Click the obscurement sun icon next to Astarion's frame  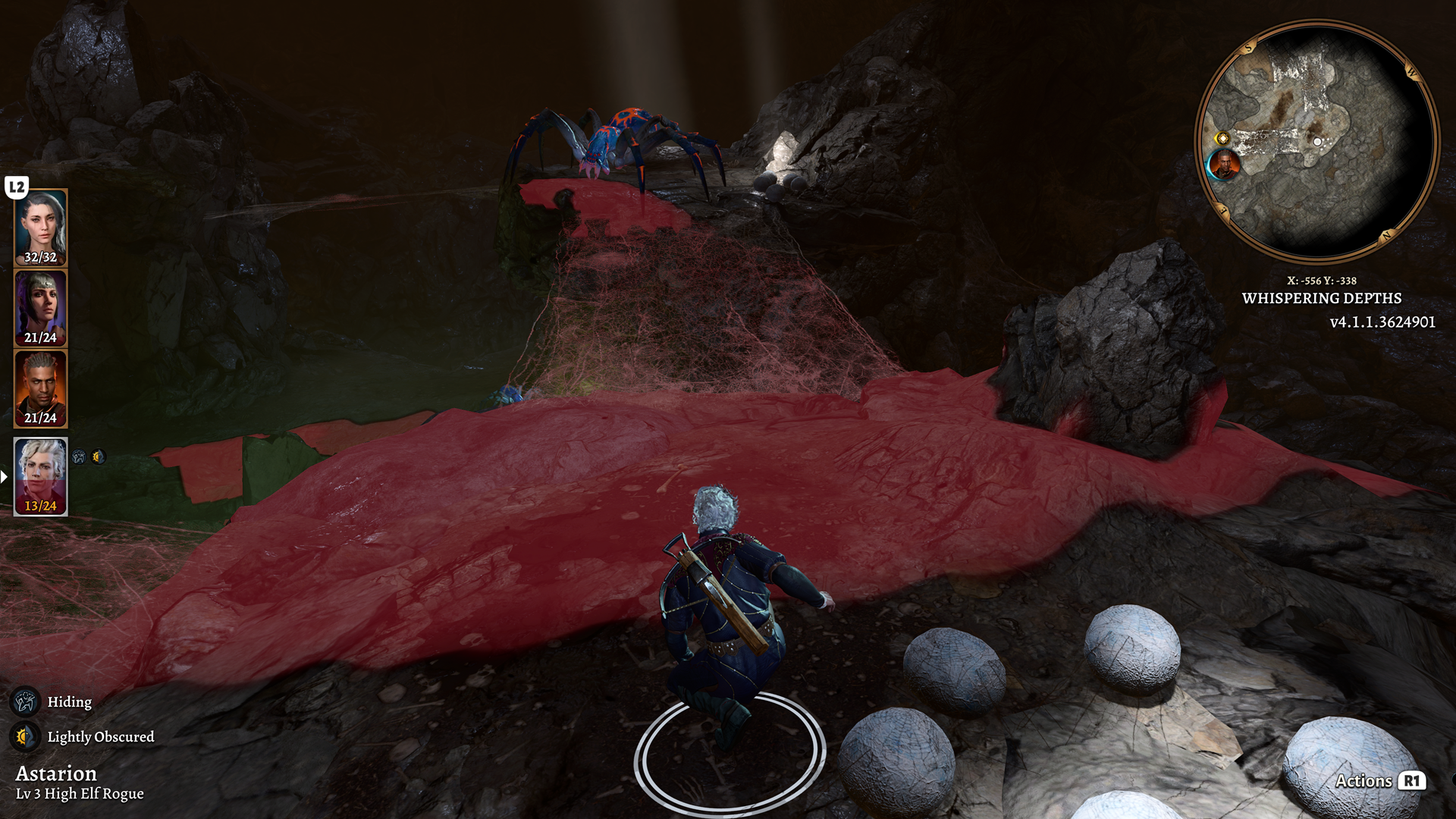click(x=98, y=457)
